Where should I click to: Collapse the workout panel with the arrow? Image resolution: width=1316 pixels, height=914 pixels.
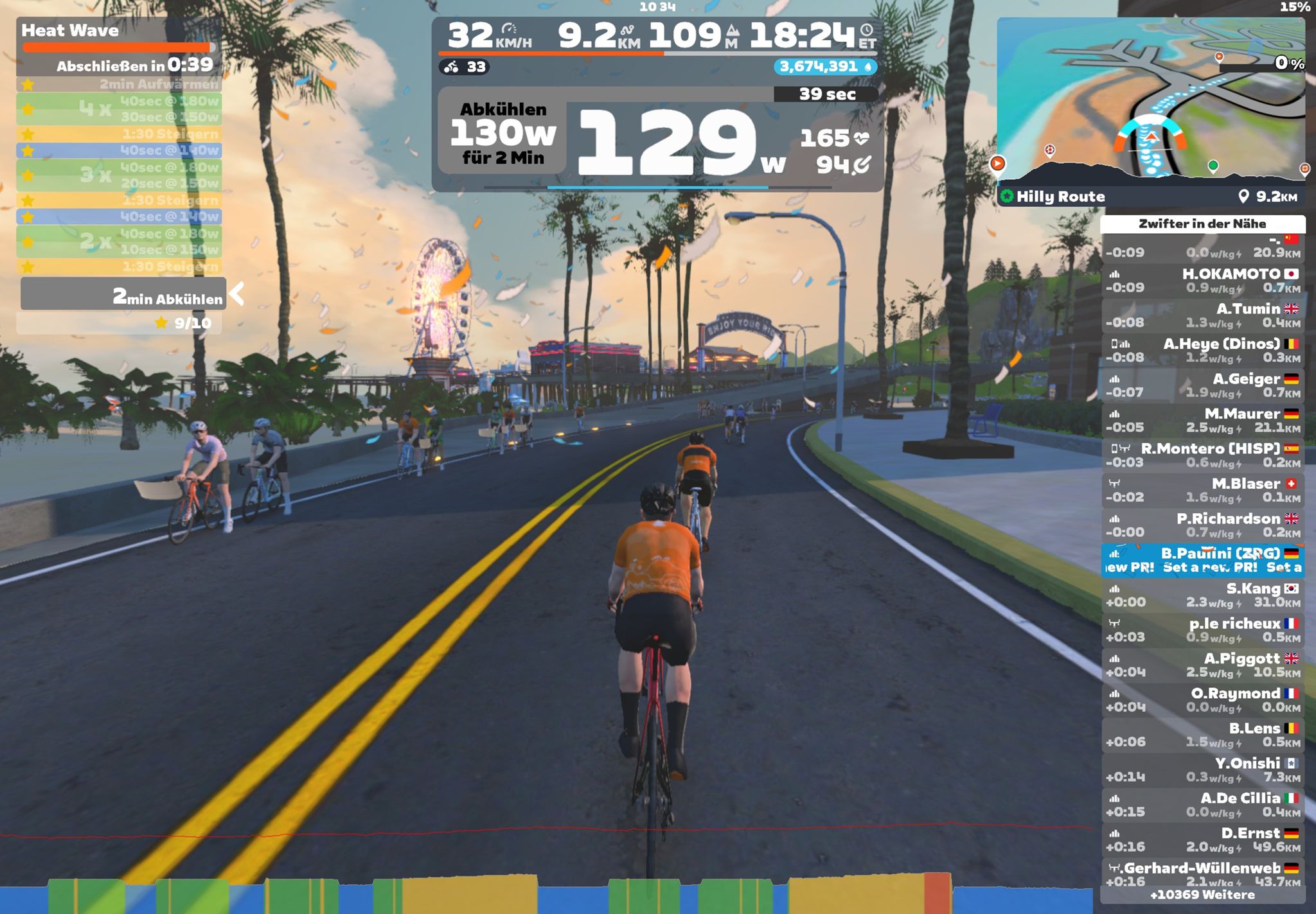[x=237, y=294]
